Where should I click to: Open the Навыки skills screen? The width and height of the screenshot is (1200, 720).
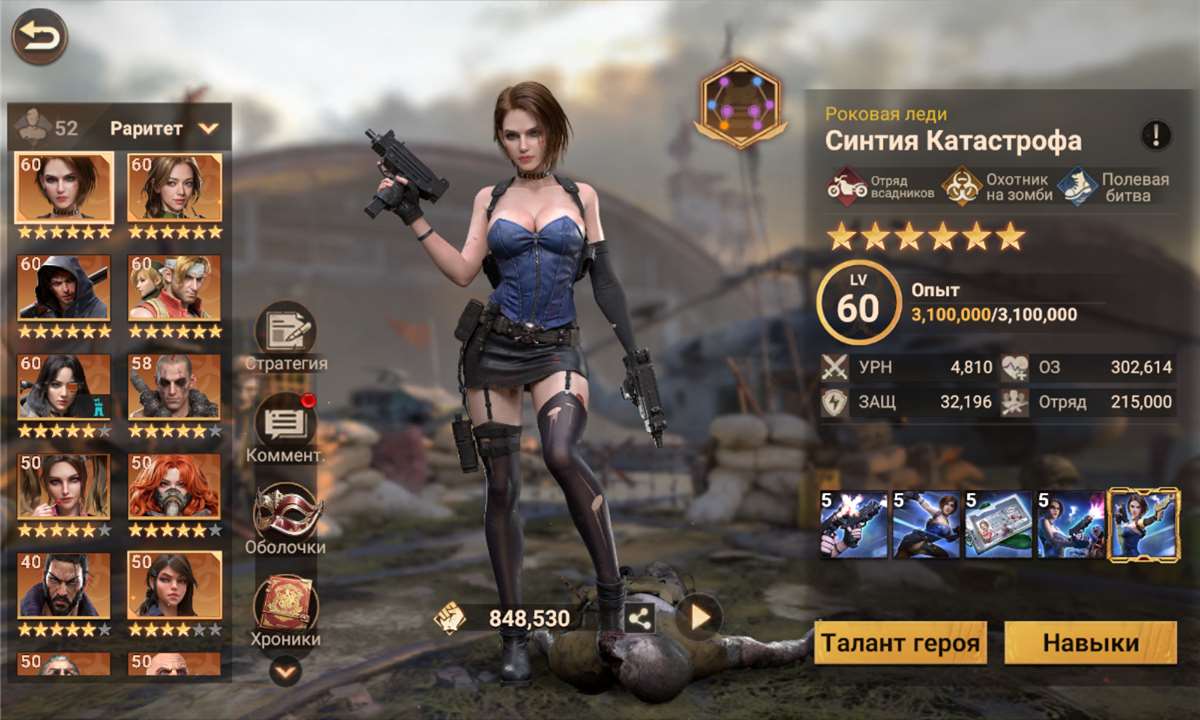pos(1090,643)
